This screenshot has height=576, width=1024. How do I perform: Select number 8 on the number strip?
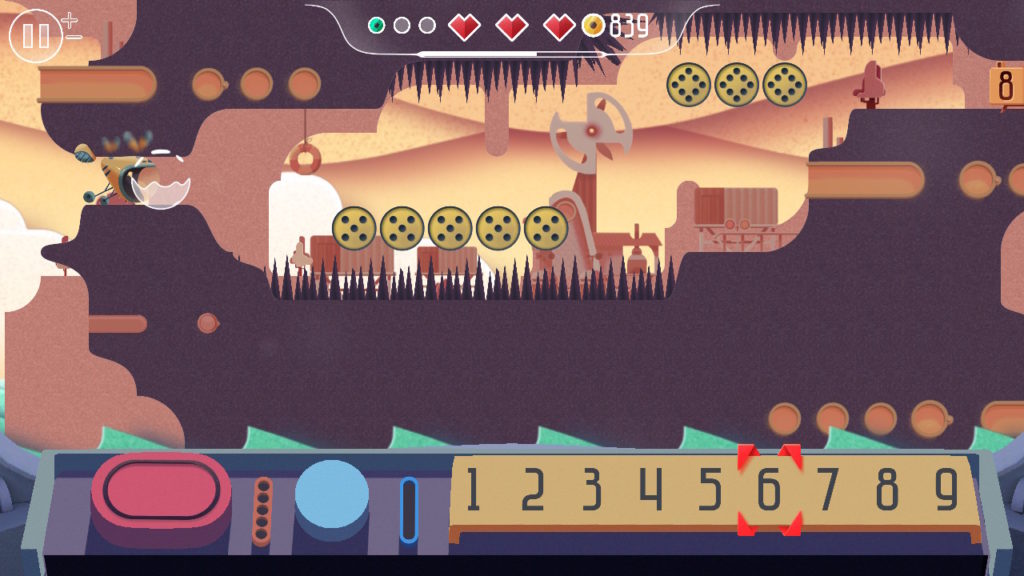(x=887, y=490)
